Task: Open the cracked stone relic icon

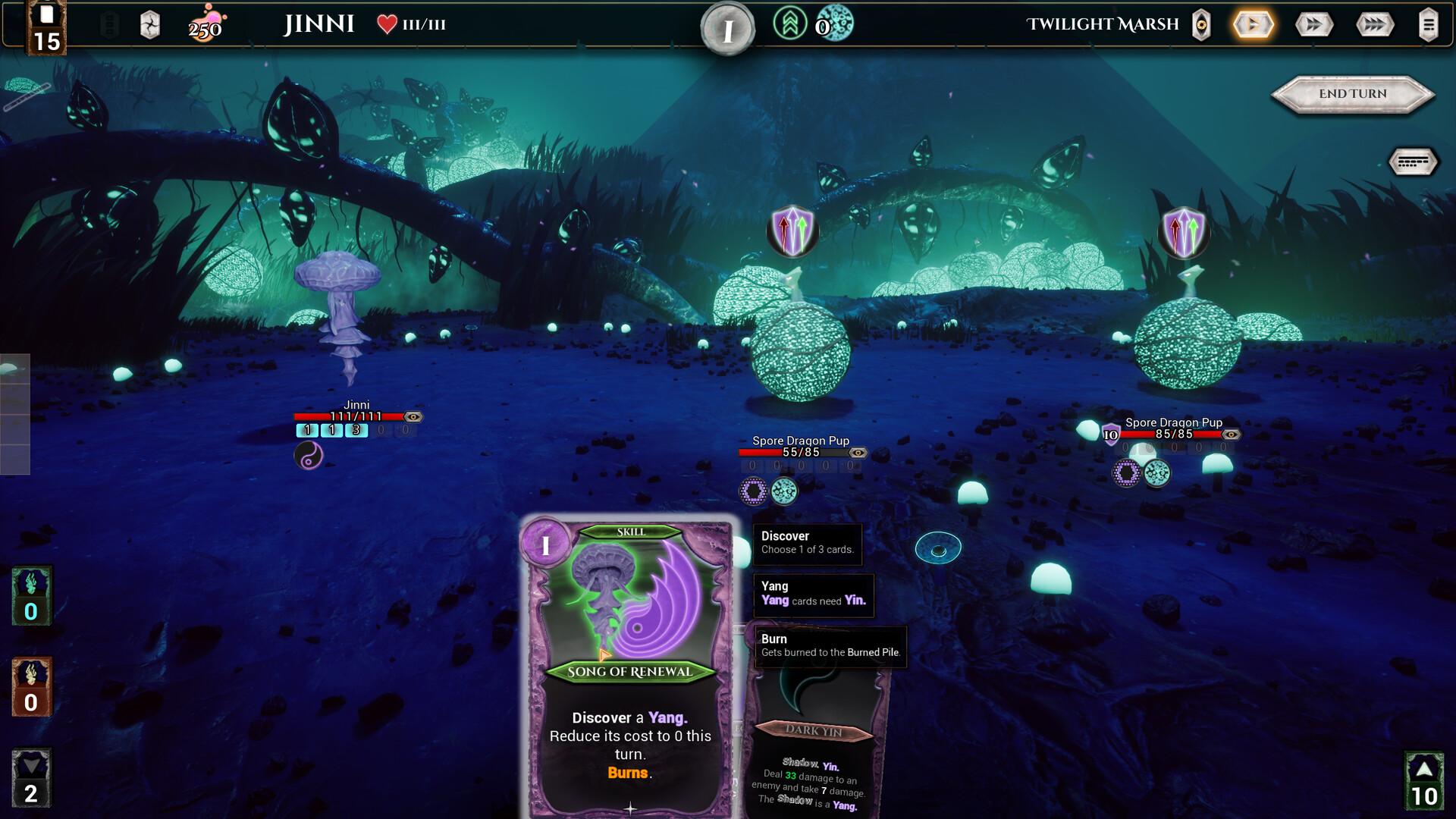Action: click(x=150, y=26)
